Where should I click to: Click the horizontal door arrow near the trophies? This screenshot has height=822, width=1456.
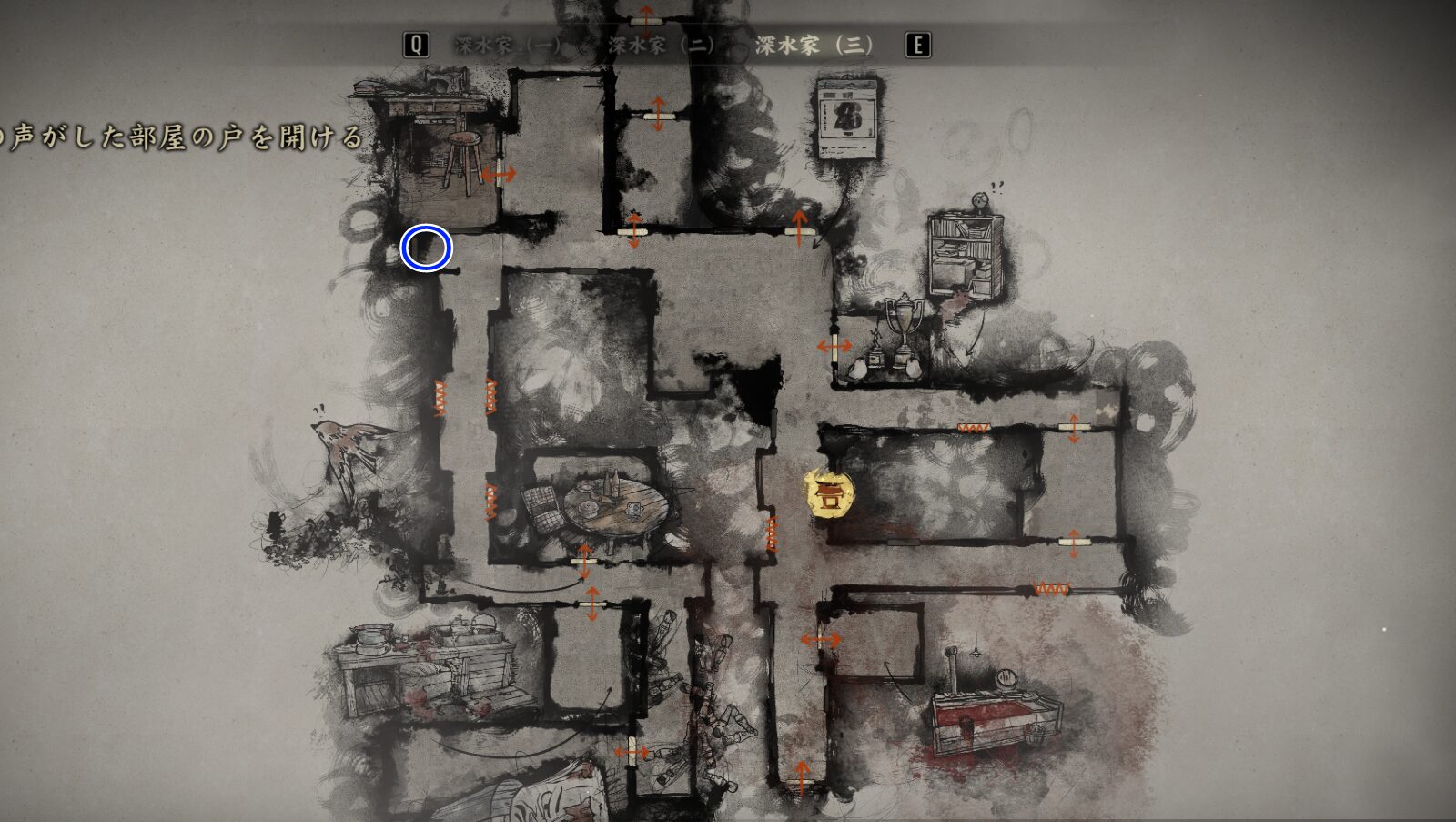pyautogui.click(x=834, y=346)
